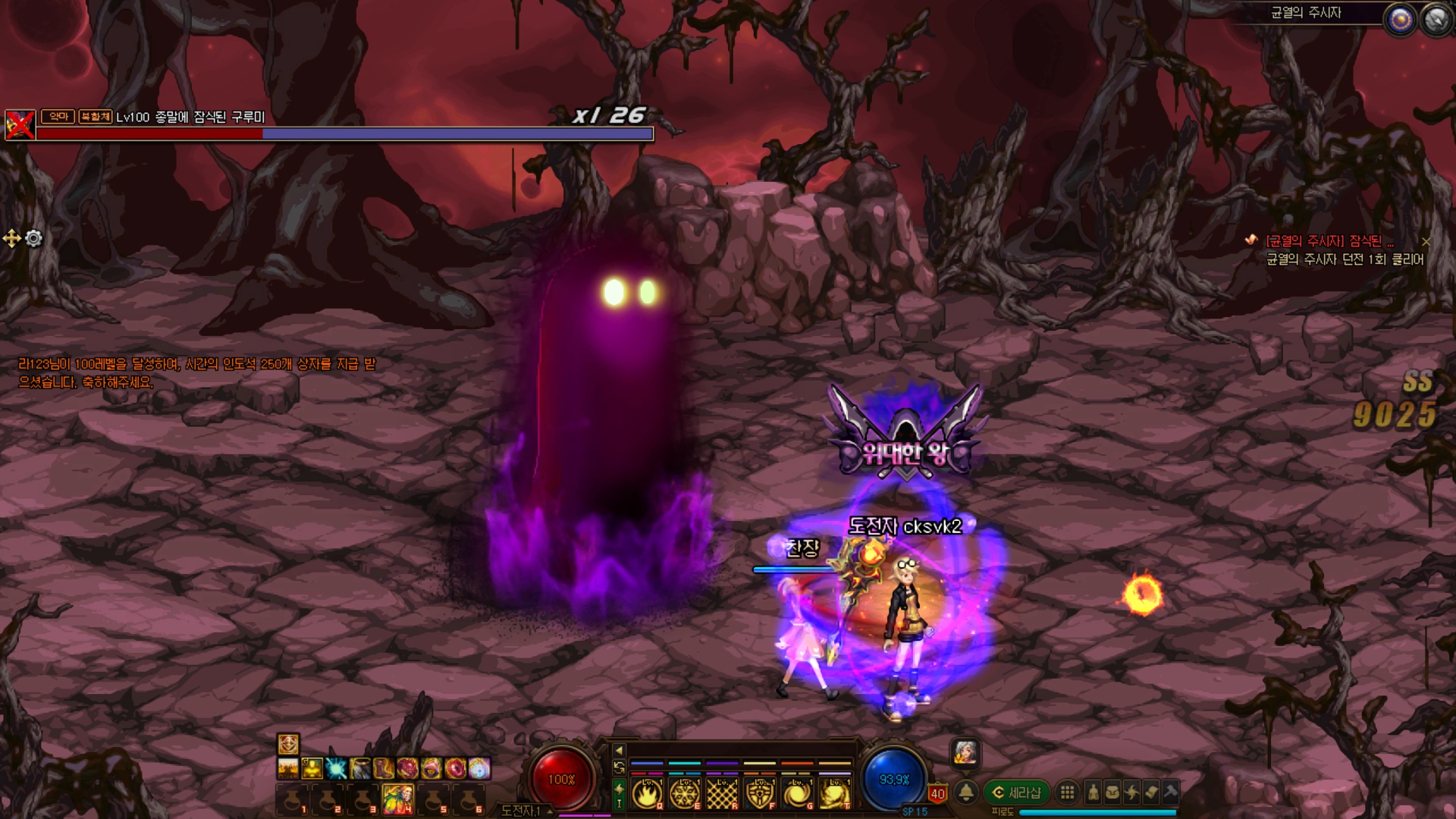Open the HUD settings gear

tap(33, 239)
